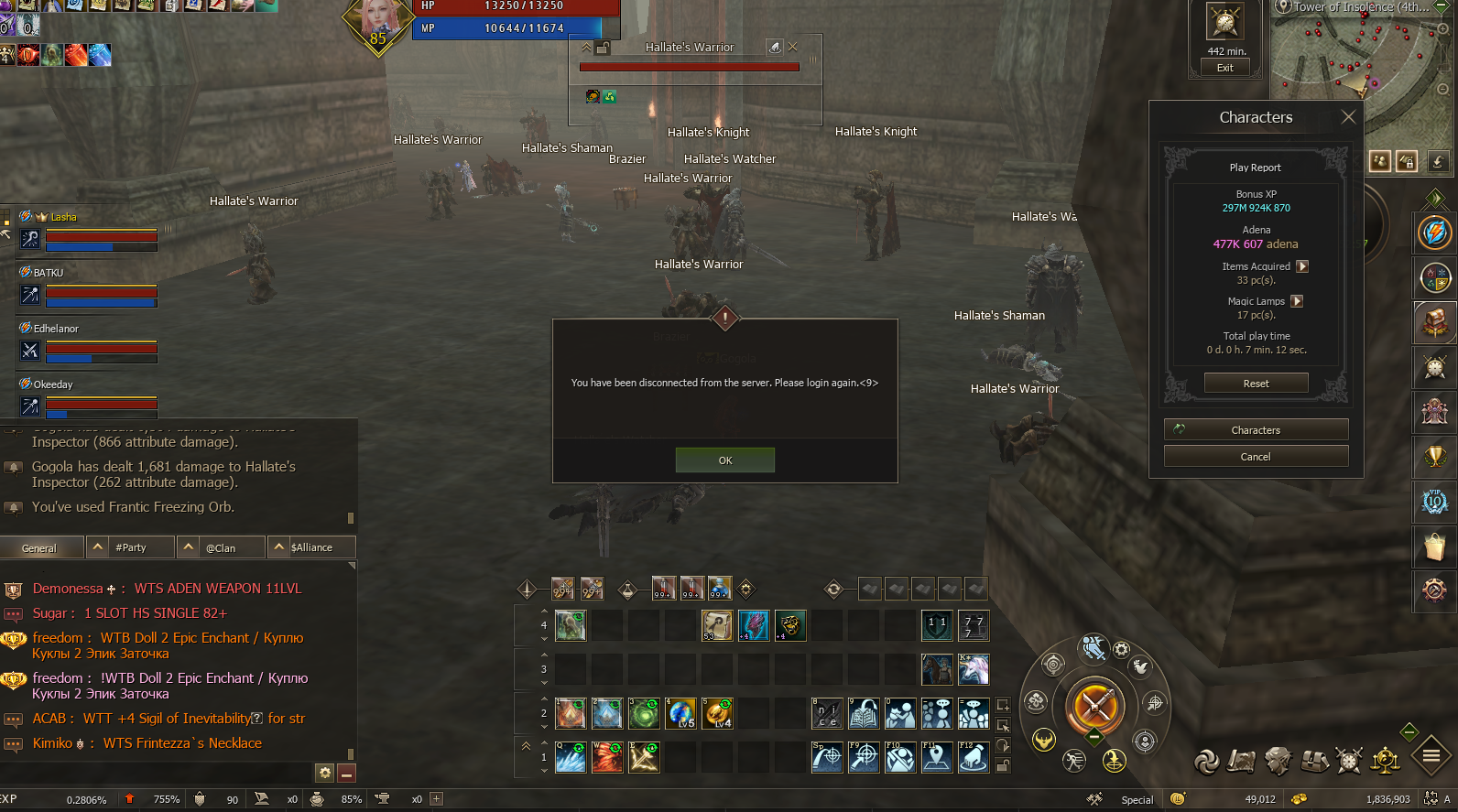Image resolution: width=1458 pixels, height=812 pixels.
Task: Reset the Play Report statistics
Action: [x=1256, y=384]
